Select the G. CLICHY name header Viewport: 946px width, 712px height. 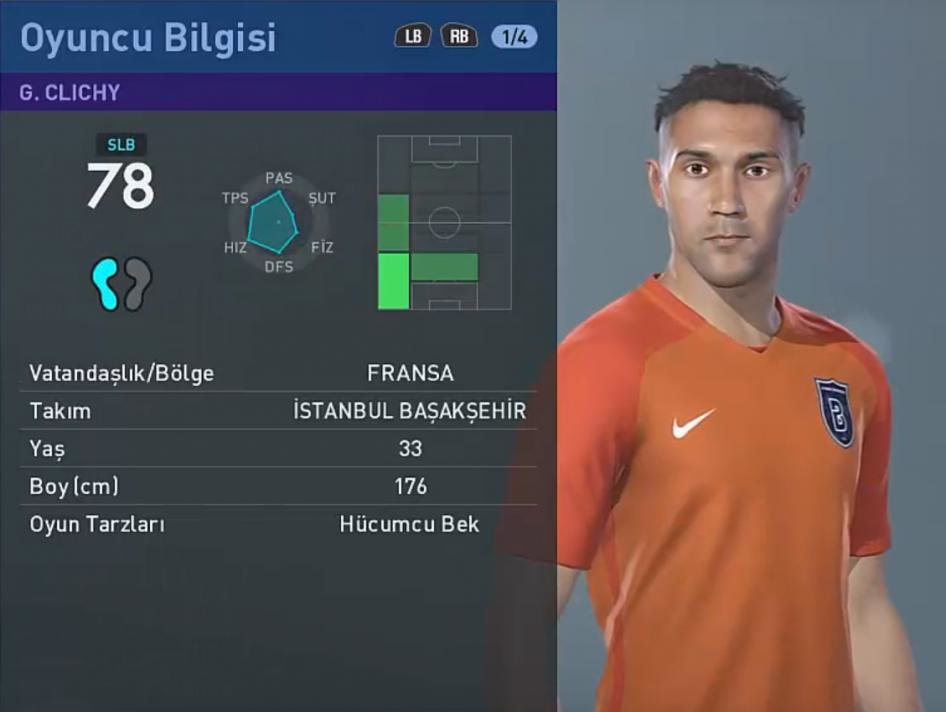(x=70, y=92)
